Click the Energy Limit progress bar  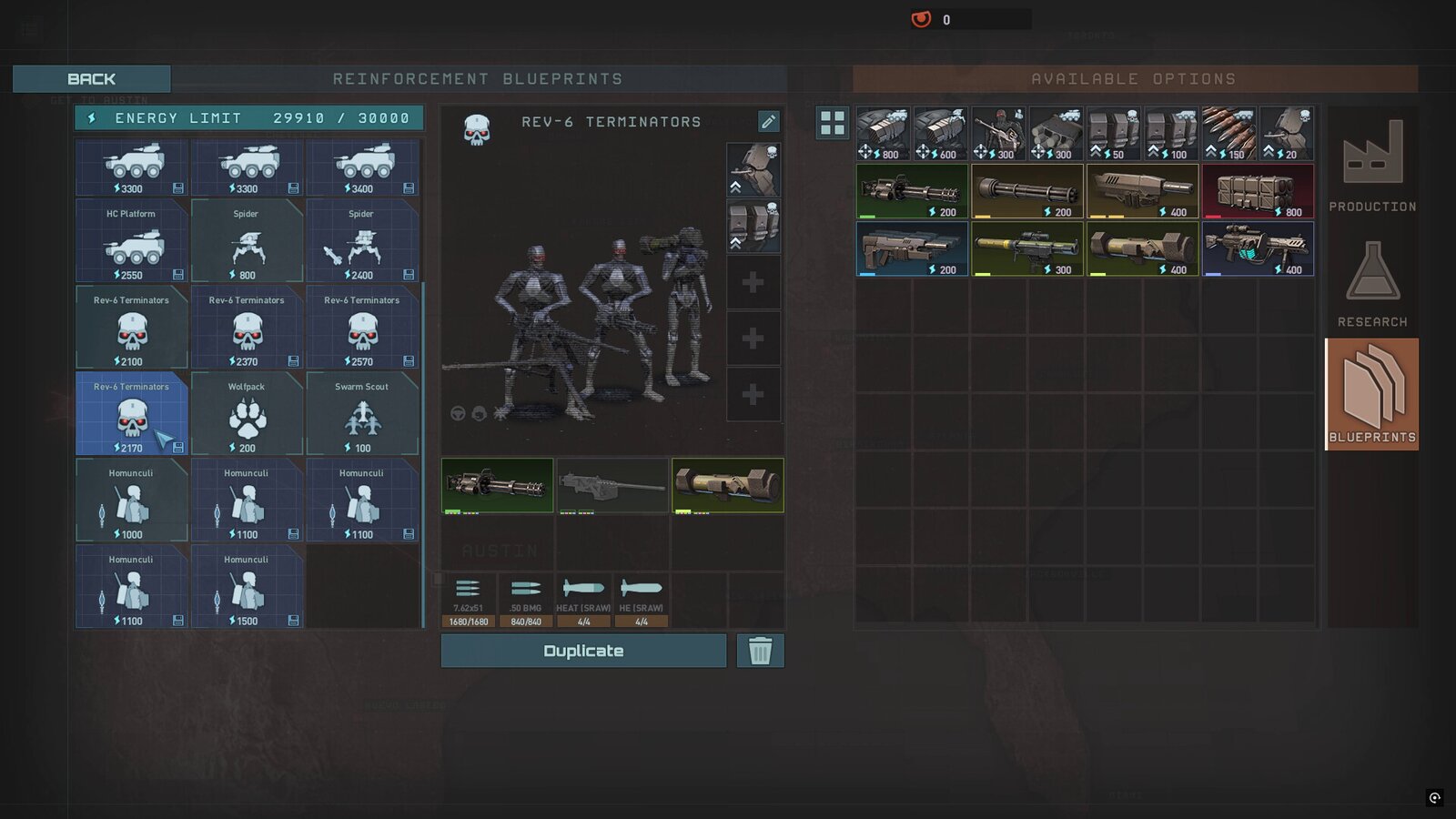(x=247, y=117)
